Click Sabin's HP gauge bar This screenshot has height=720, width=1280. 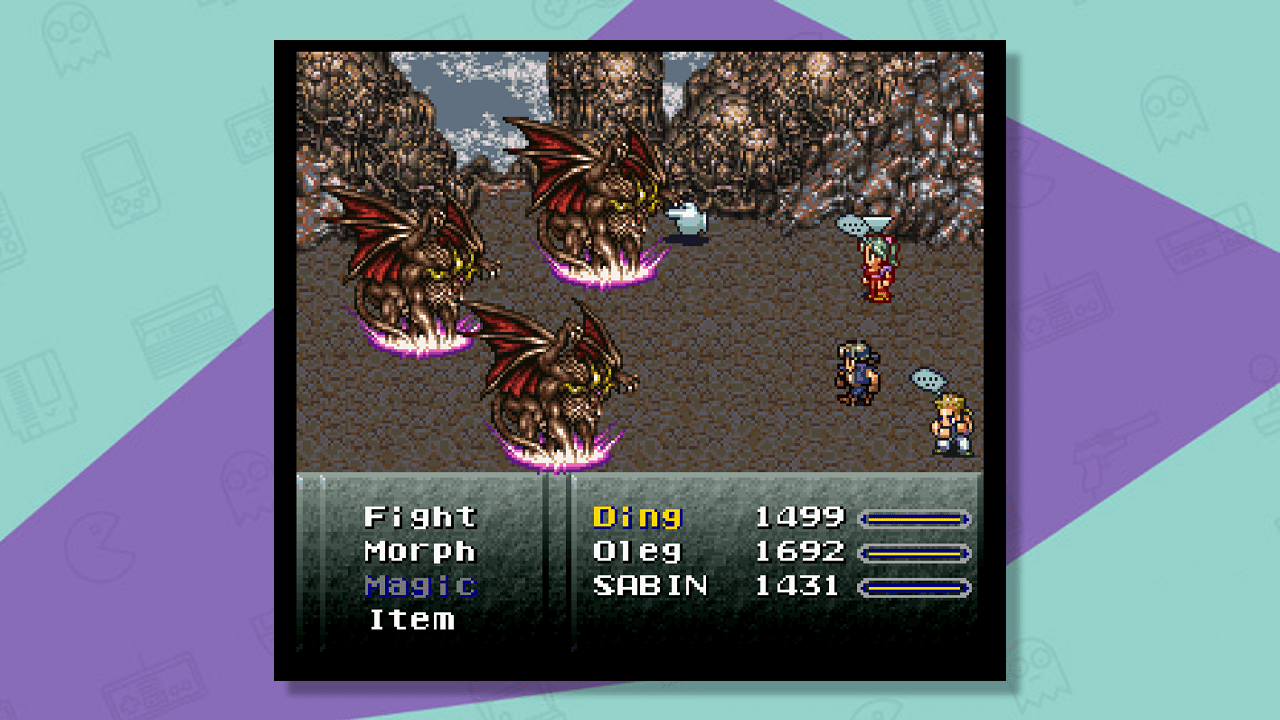click(915, 586)
